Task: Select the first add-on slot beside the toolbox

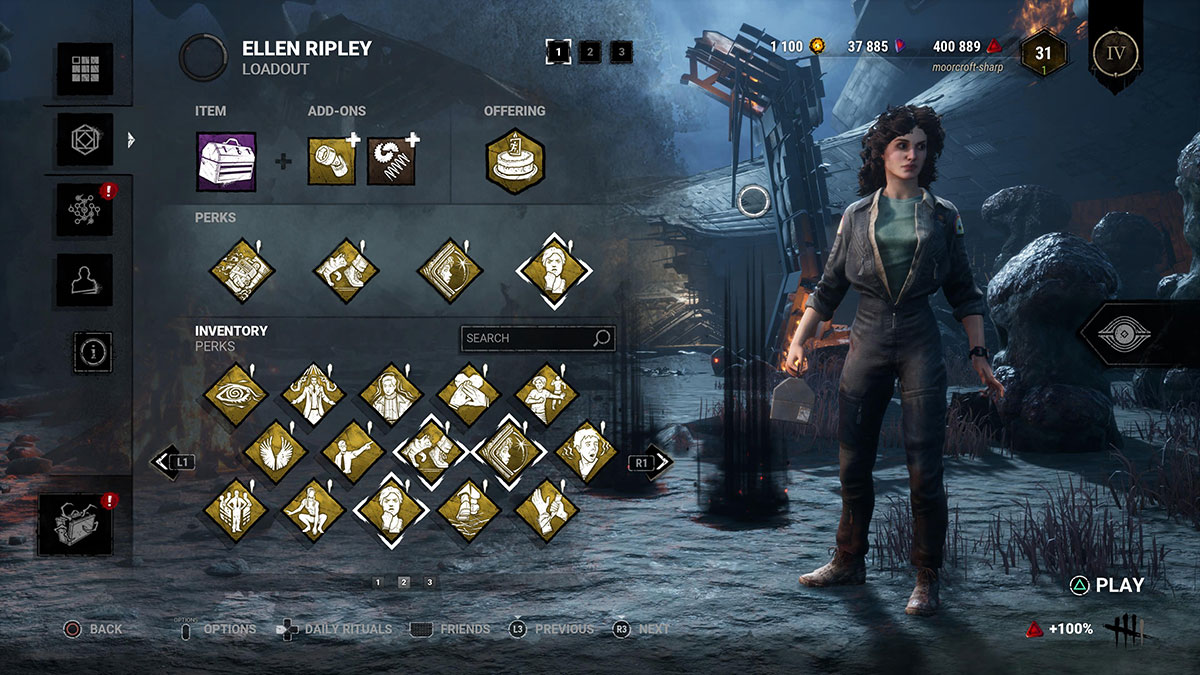Action: coord(330,161)
